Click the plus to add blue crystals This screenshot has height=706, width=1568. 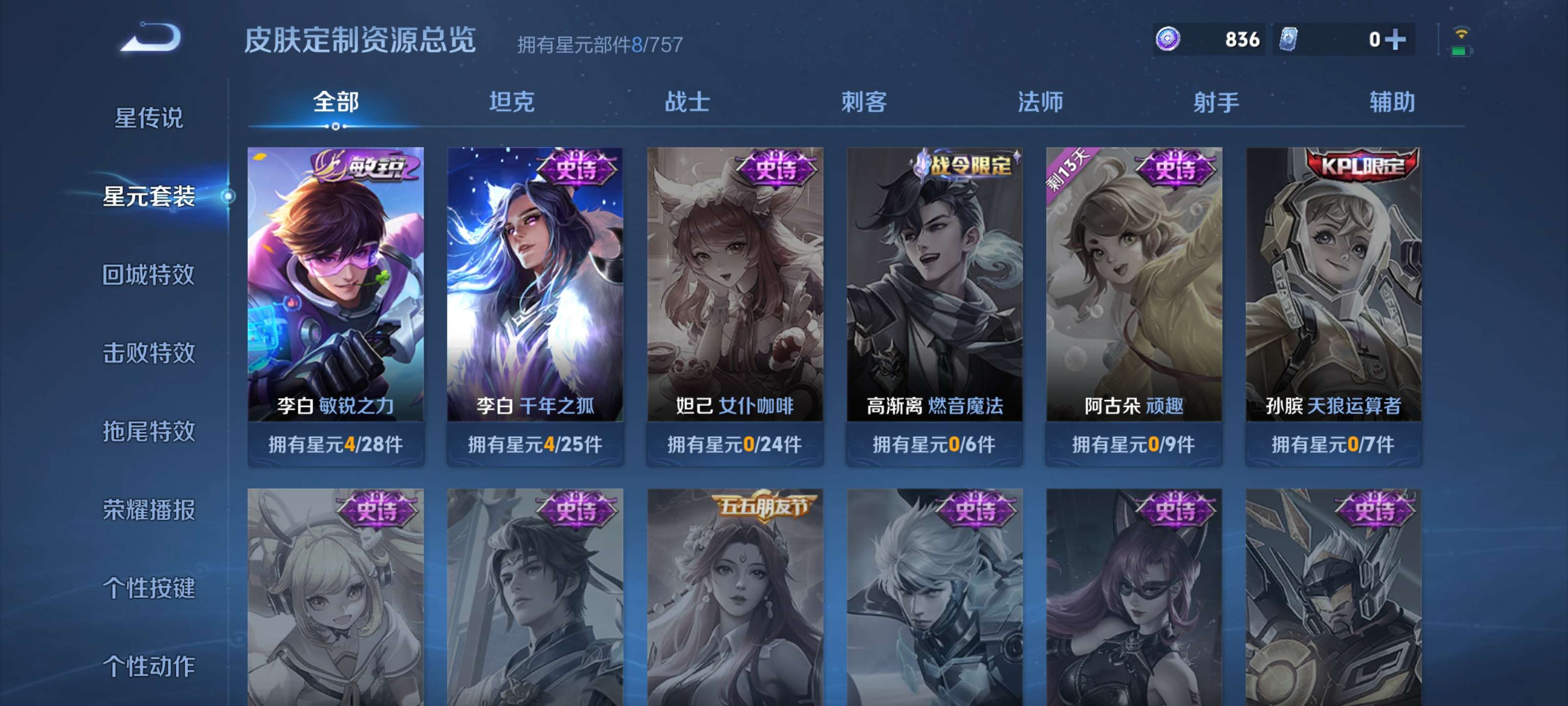pos(1397,39)
